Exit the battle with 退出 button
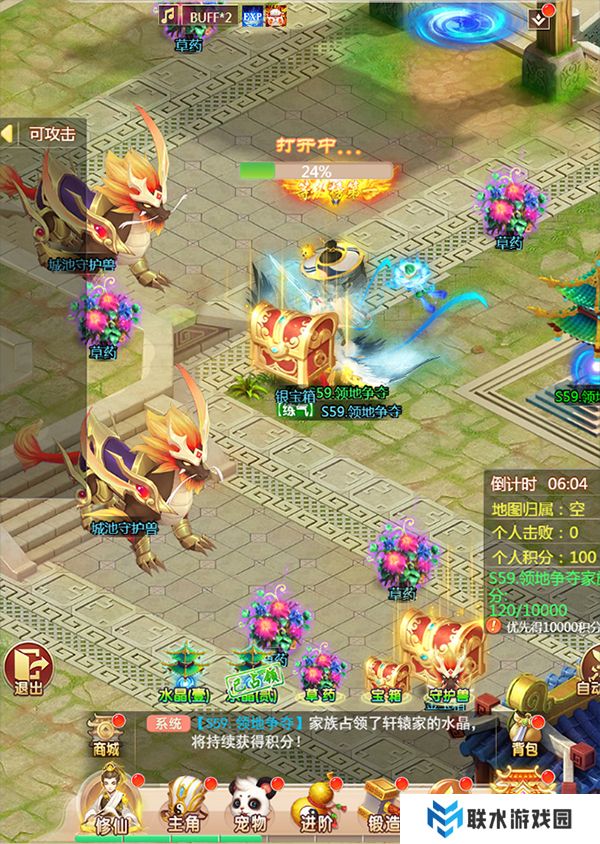Image resolution: width=600 pixels, height=844 pixels. tap(28, 667)
